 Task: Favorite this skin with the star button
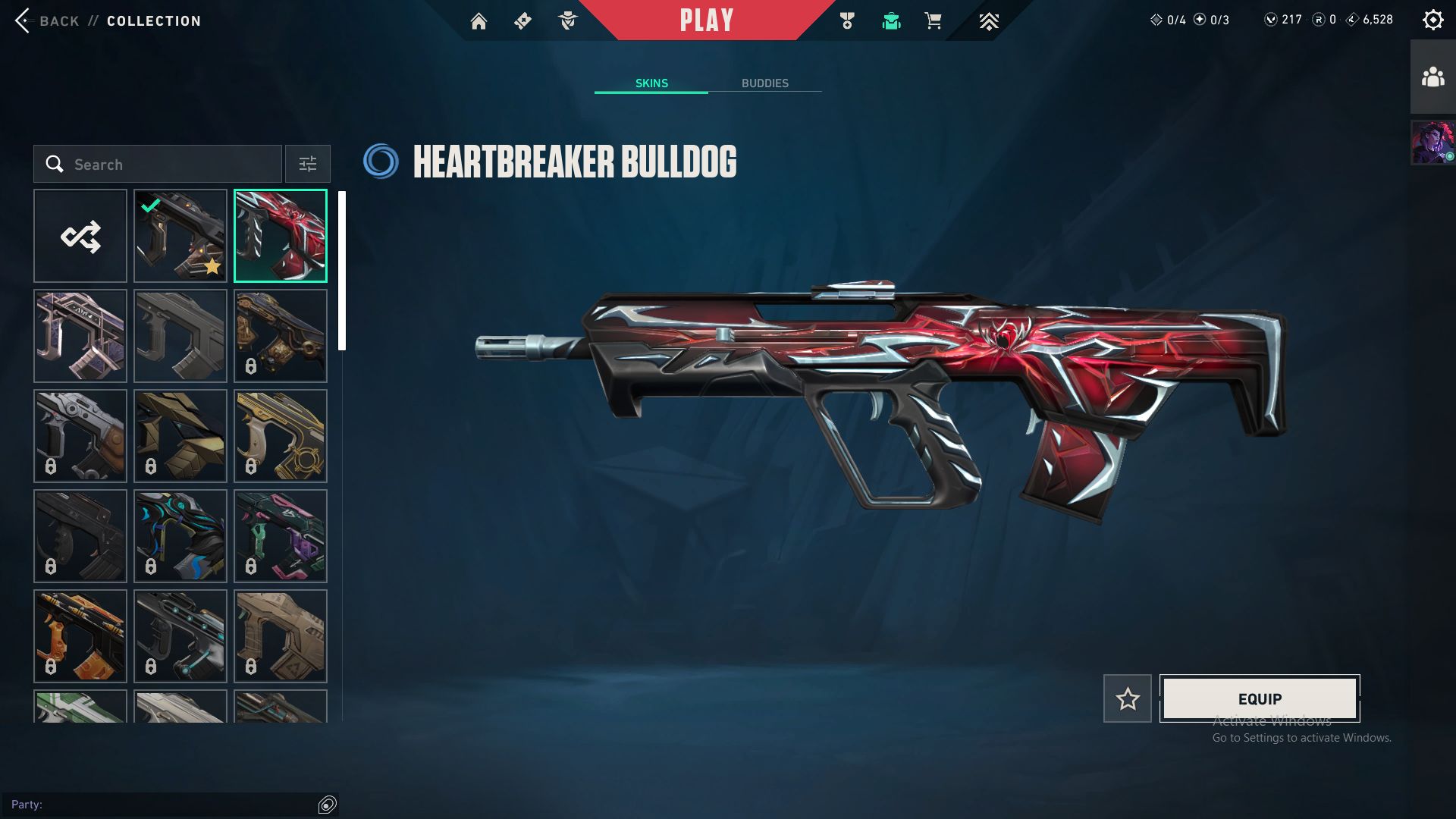pyautogui.click(x=1127, y=698)
